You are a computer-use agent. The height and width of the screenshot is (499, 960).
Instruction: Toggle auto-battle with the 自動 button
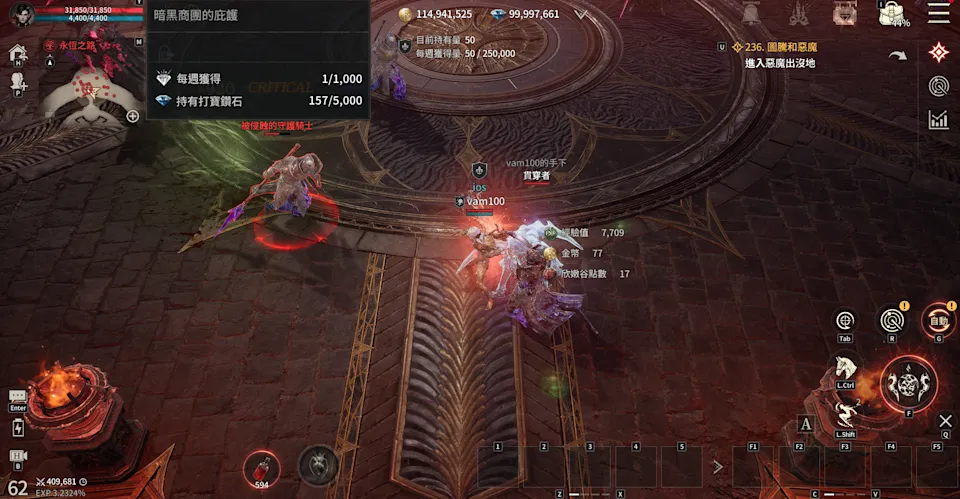click(x=938, y=320)
